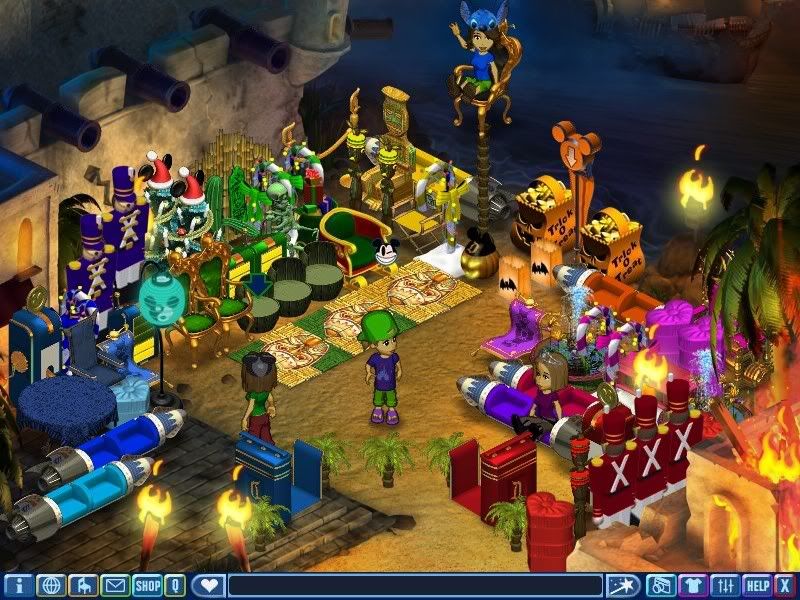Close the game with the X button
The width and height of the screenshot is (800, 600).
[786, 585]
